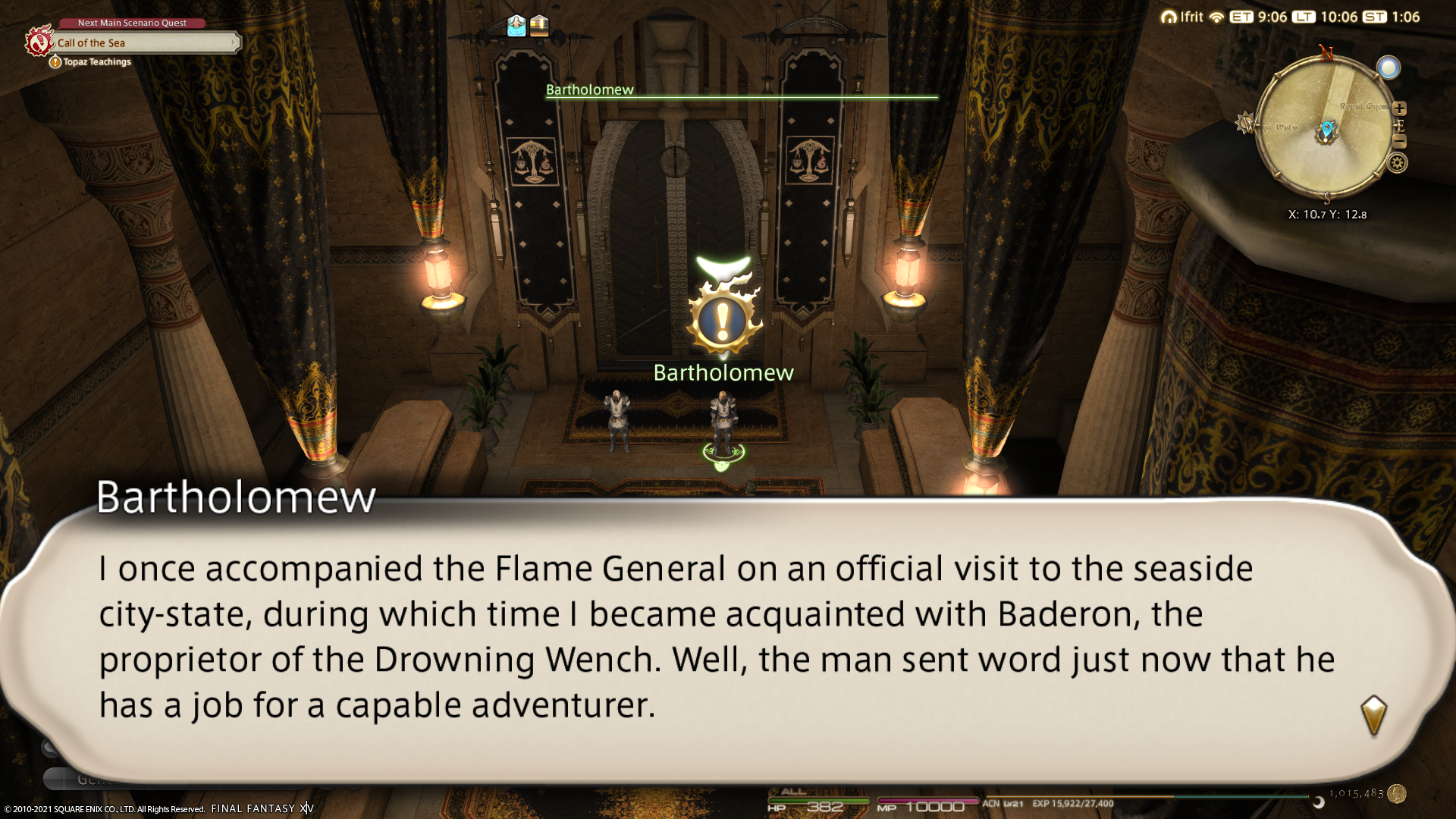Select the gold chest status icon
1456x819 pixels.
coord(539,26)
